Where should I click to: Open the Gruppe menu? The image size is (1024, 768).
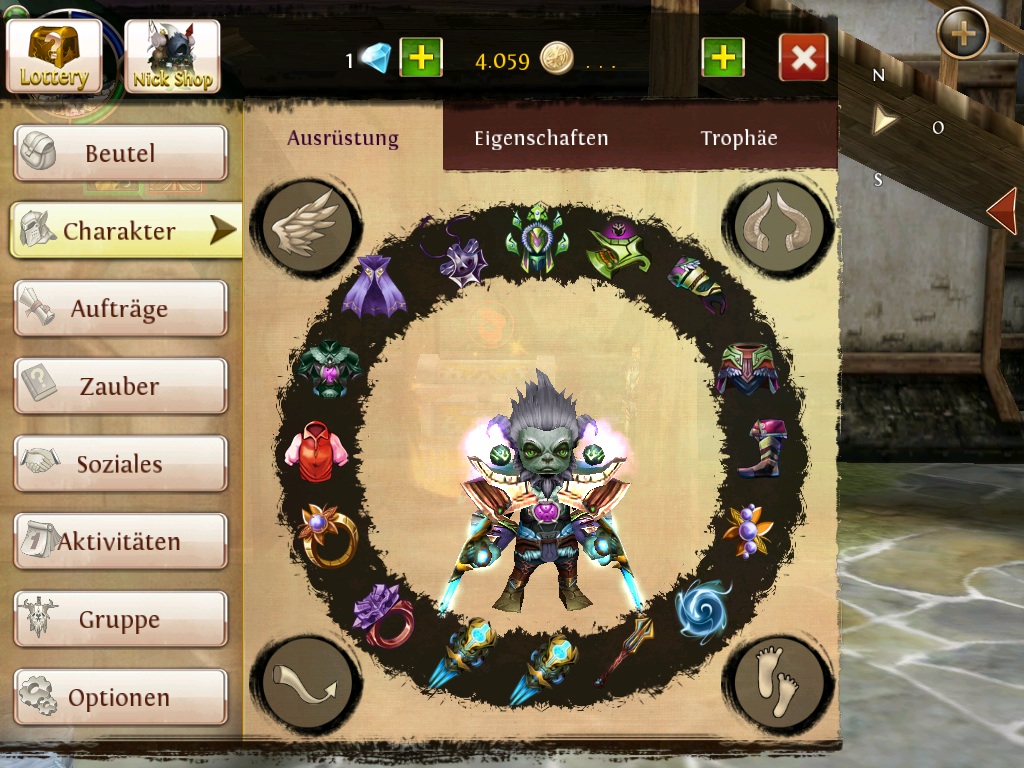(120, 620)
